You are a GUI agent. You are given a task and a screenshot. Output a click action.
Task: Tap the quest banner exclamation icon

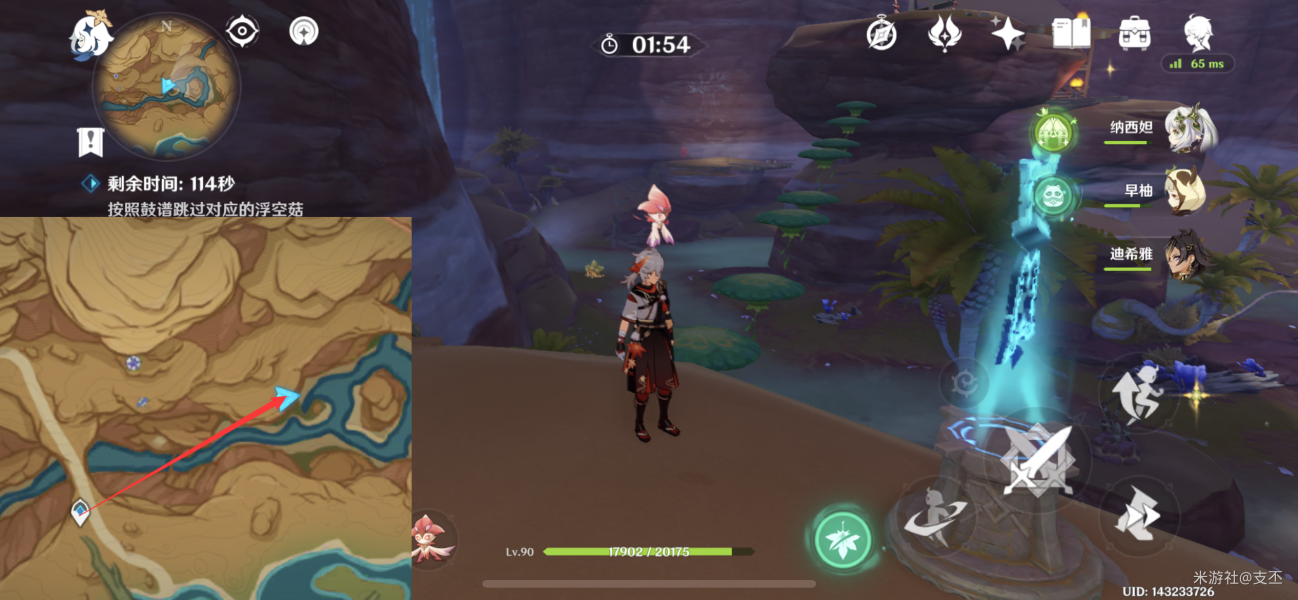pos(90,142)
